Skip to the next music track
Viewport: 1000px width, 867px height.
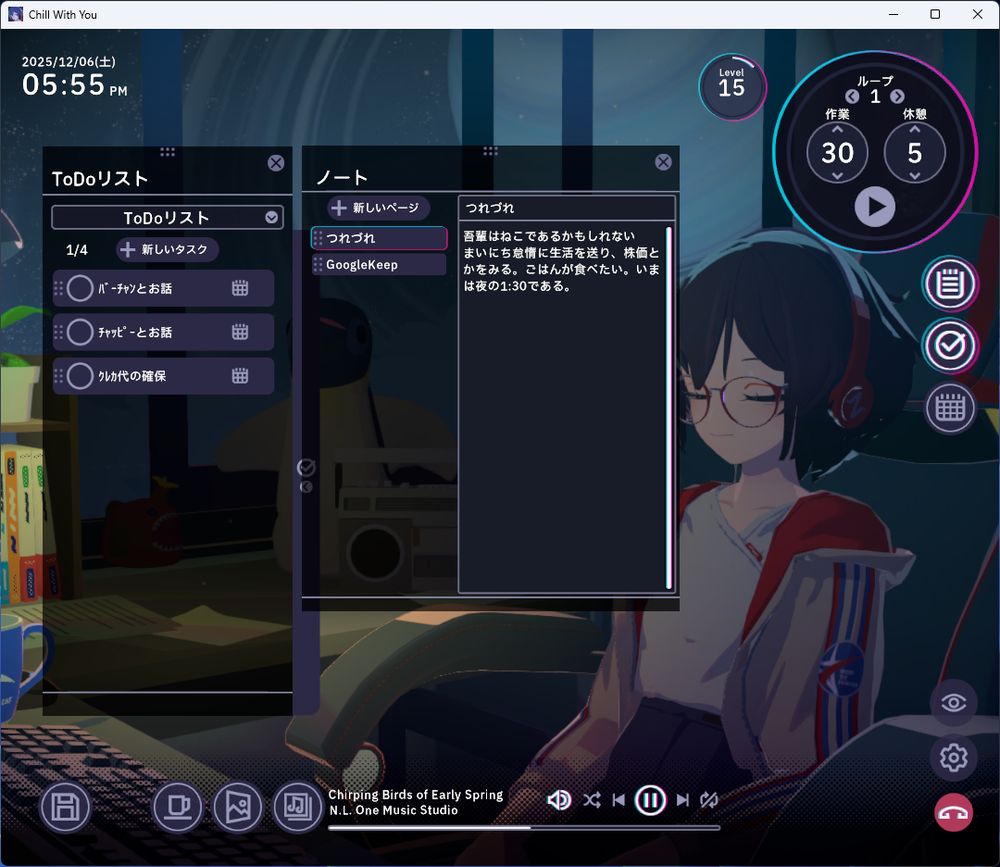683,800
